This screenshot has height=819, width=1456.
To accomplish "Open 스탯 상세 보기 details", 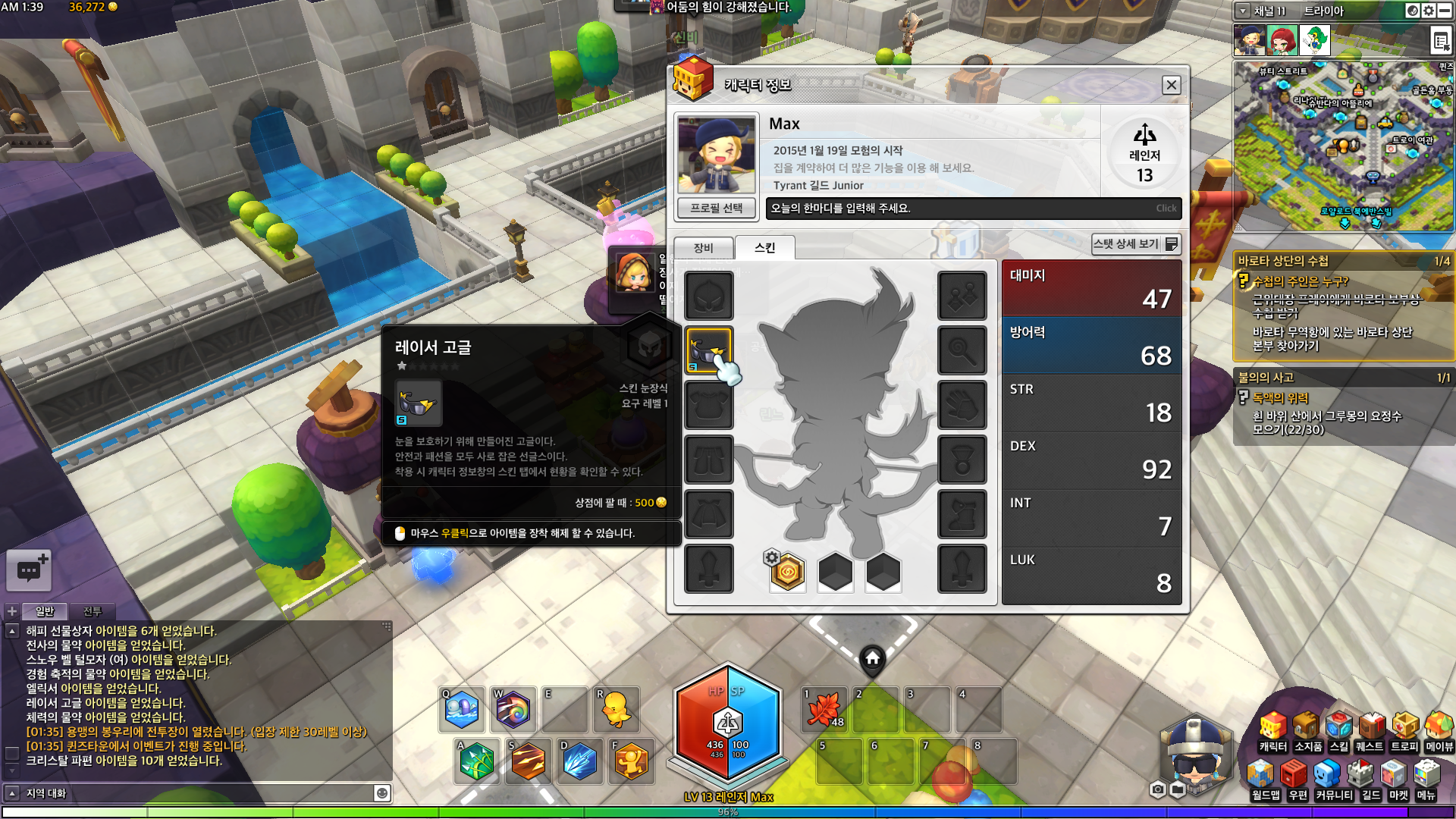I will [x=1135, y=244].
